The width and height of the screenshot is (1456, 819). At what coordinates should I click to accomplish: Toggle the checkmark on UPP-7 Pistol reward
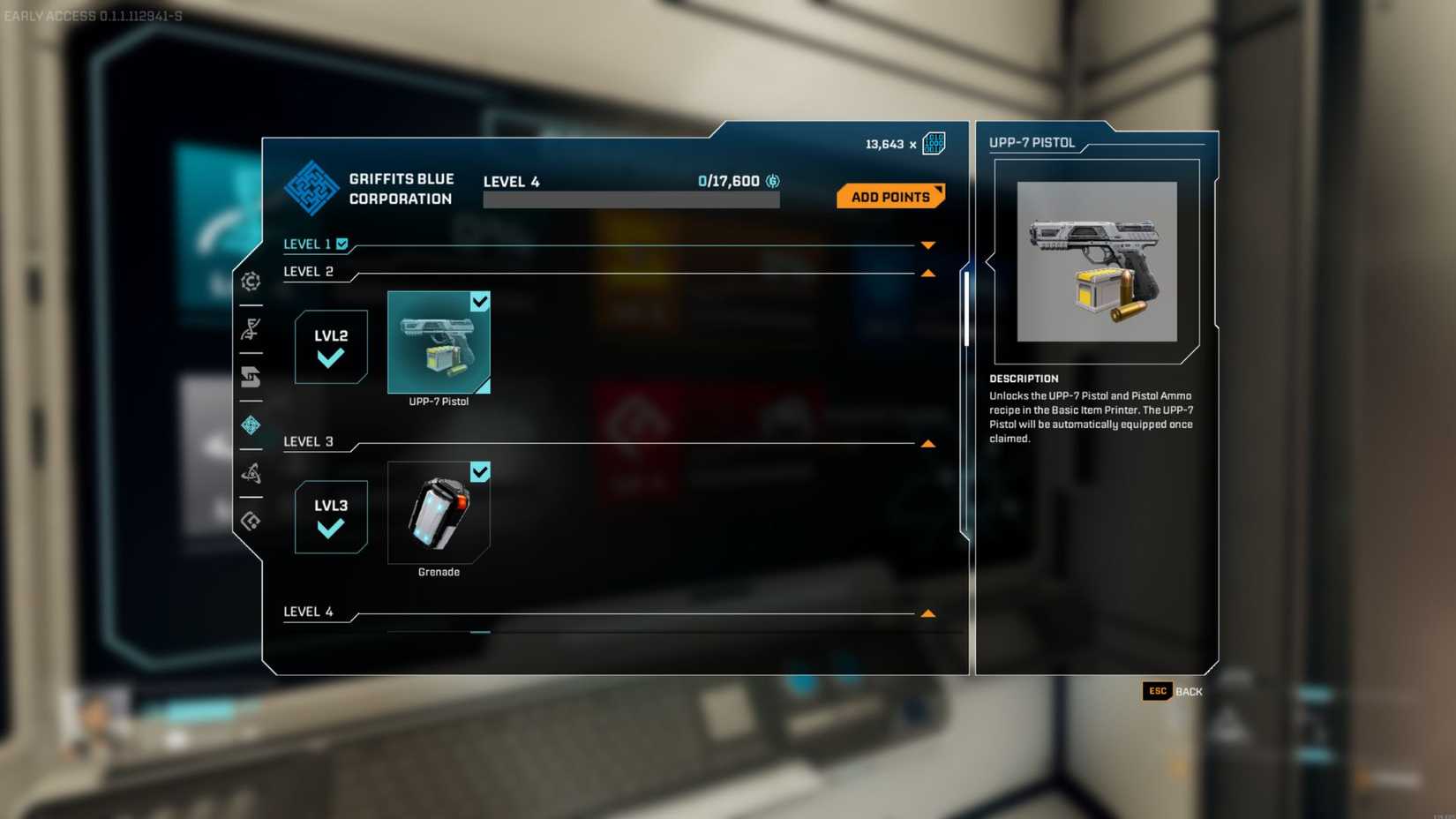[480, 302]
